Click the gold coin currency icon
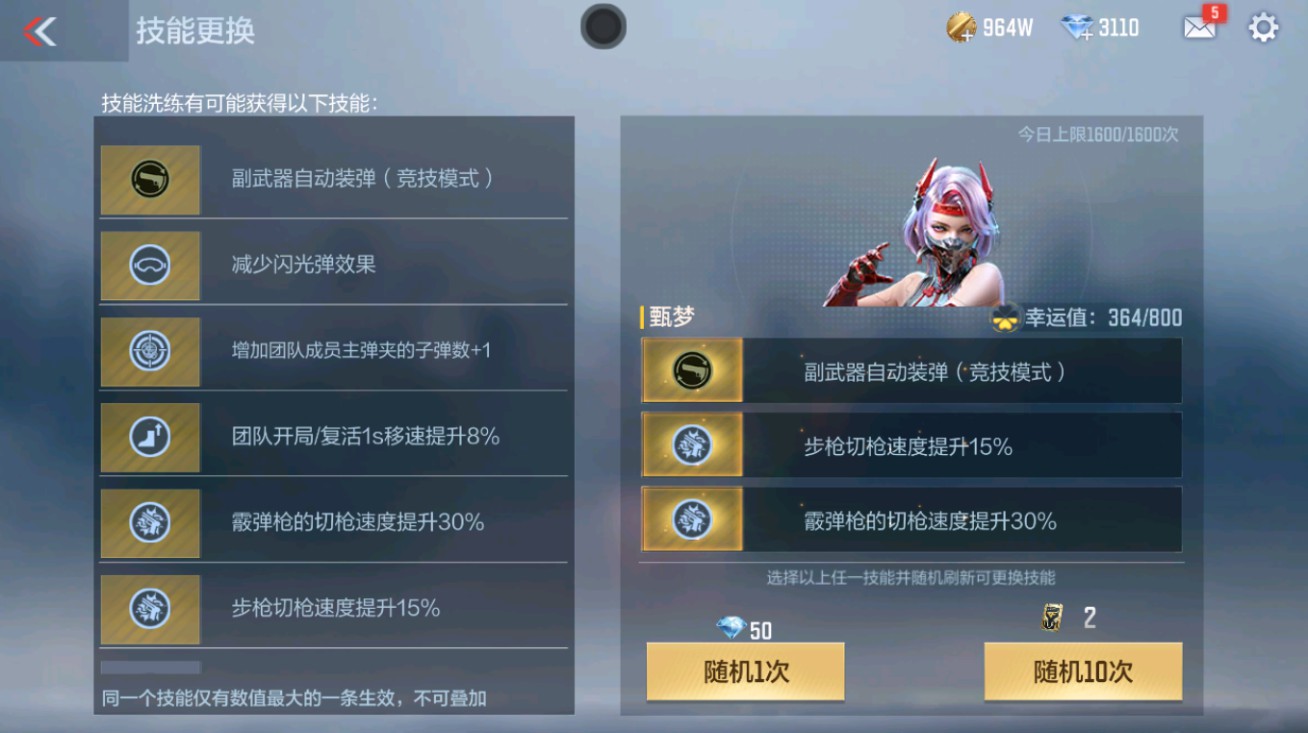1308x733 pixels. tap(962, 27)
